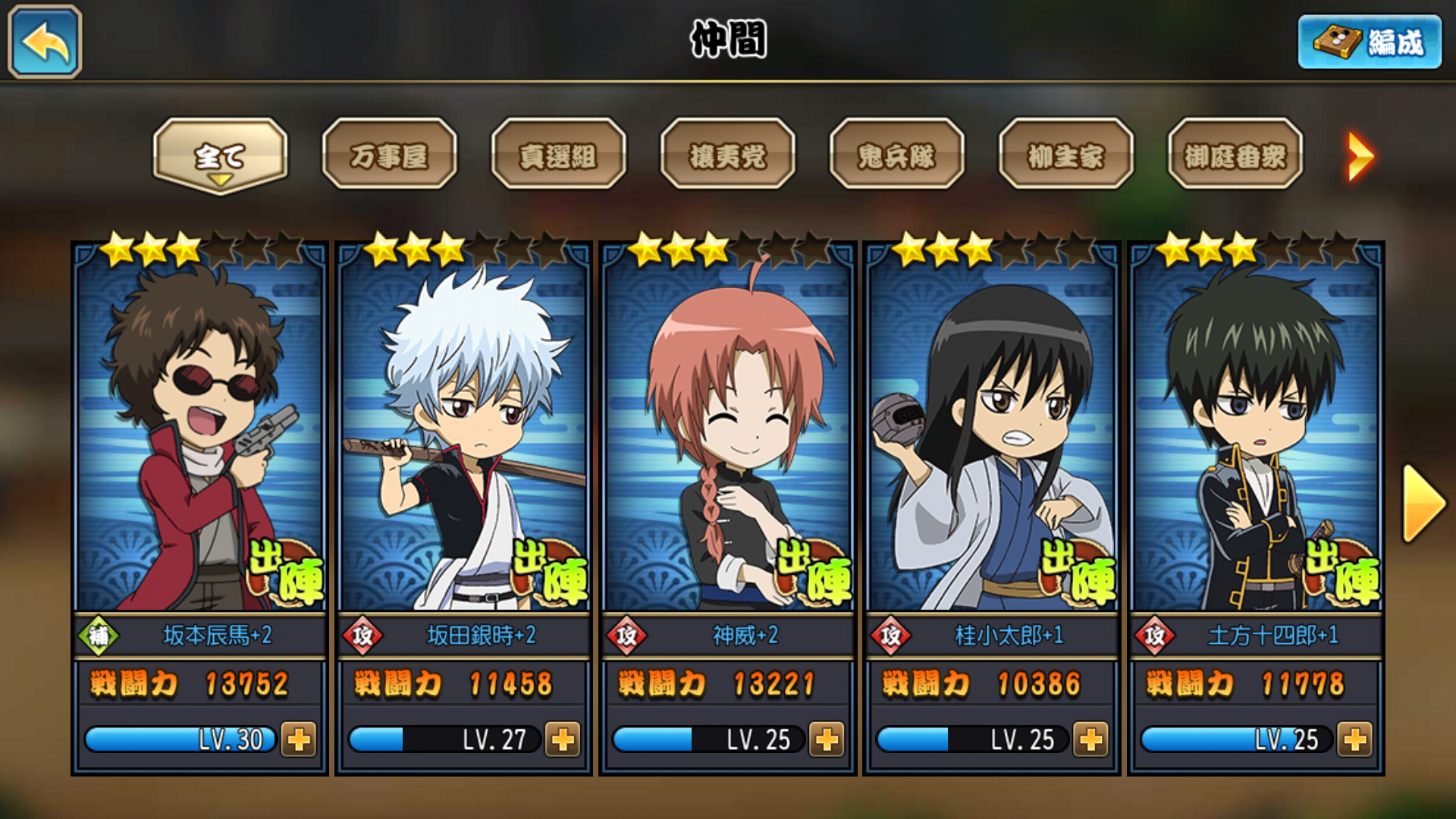
Task: Tap the plus button on 神威's level bar
Action: 827,739
